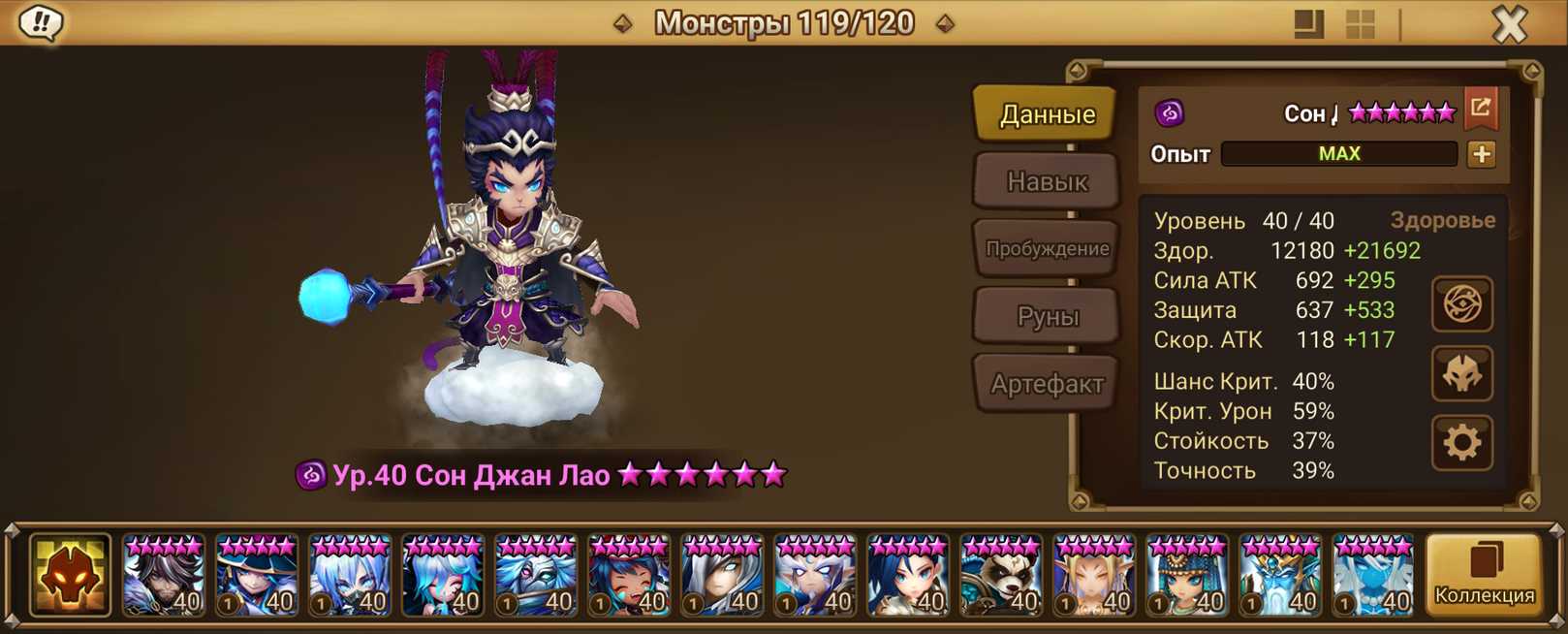
Task: Open the orange monster mask filter
Action: coord(70,575)
